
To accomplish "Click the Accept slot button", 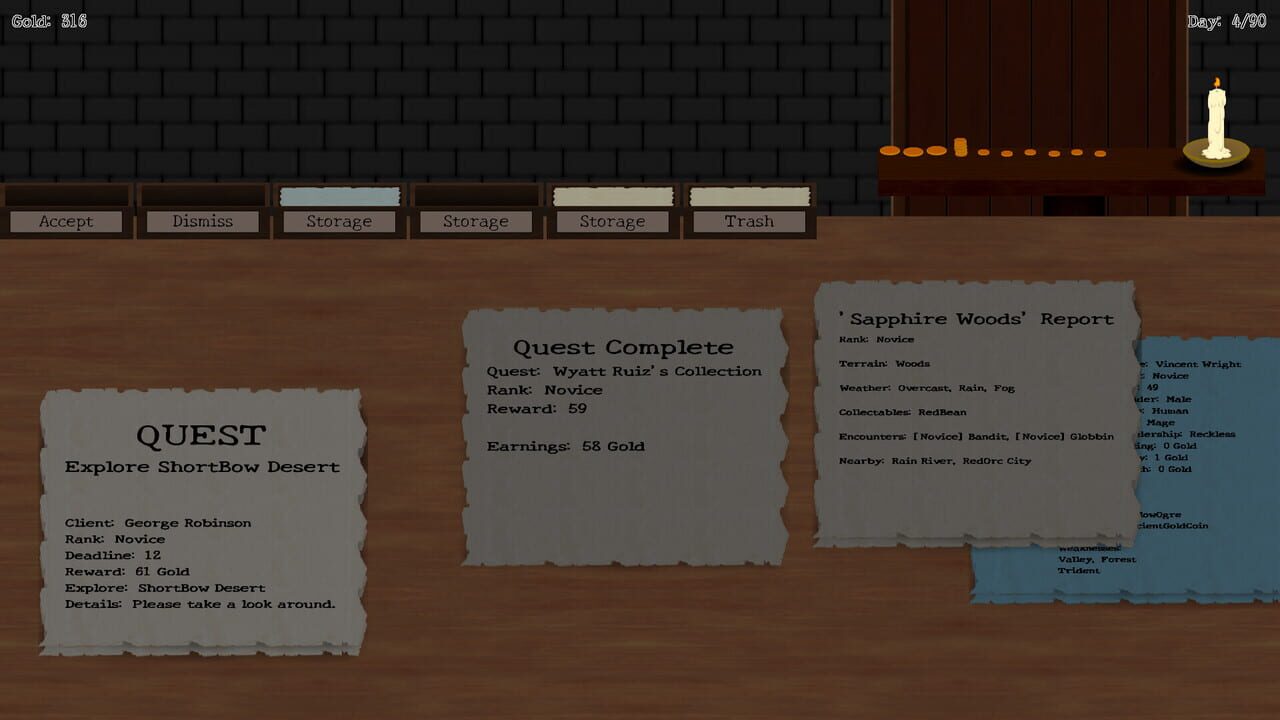I will click(x=66, y=221).
